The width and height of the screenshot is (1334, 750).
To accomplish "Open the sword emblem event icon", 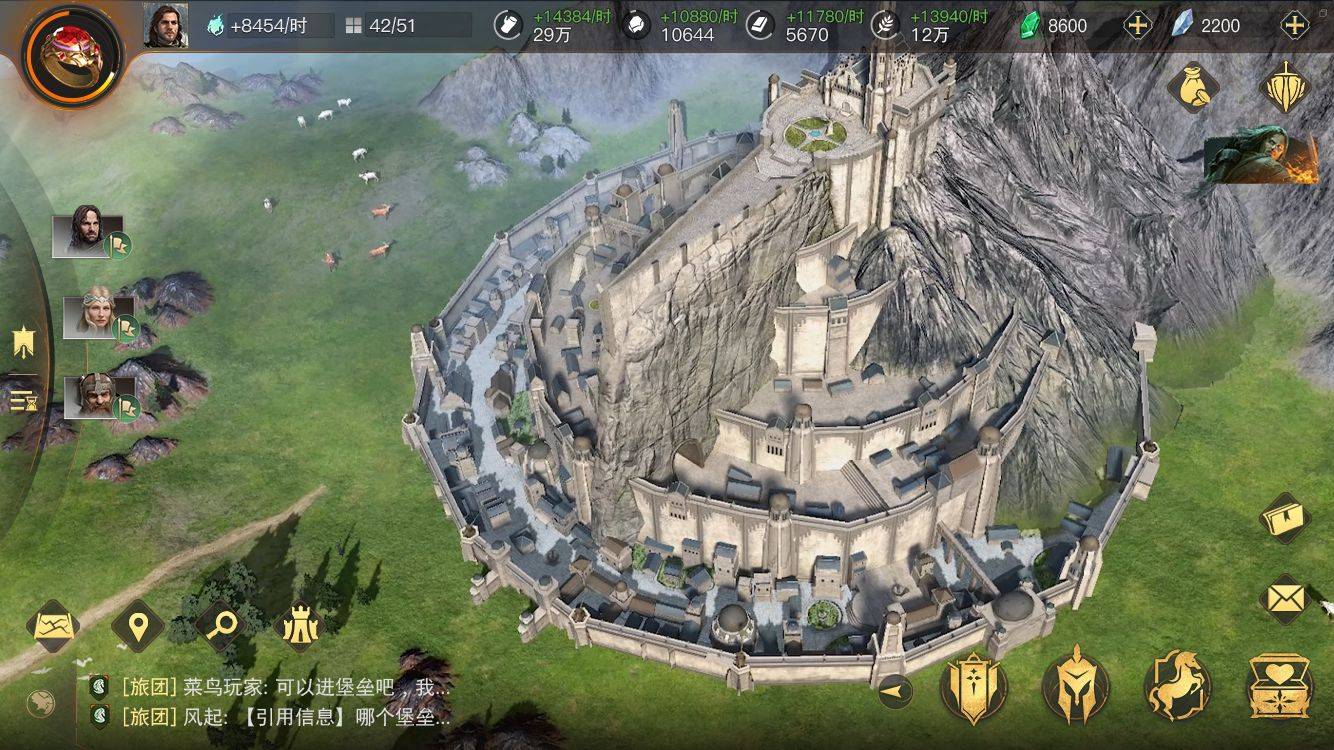I will point(1285,88).
